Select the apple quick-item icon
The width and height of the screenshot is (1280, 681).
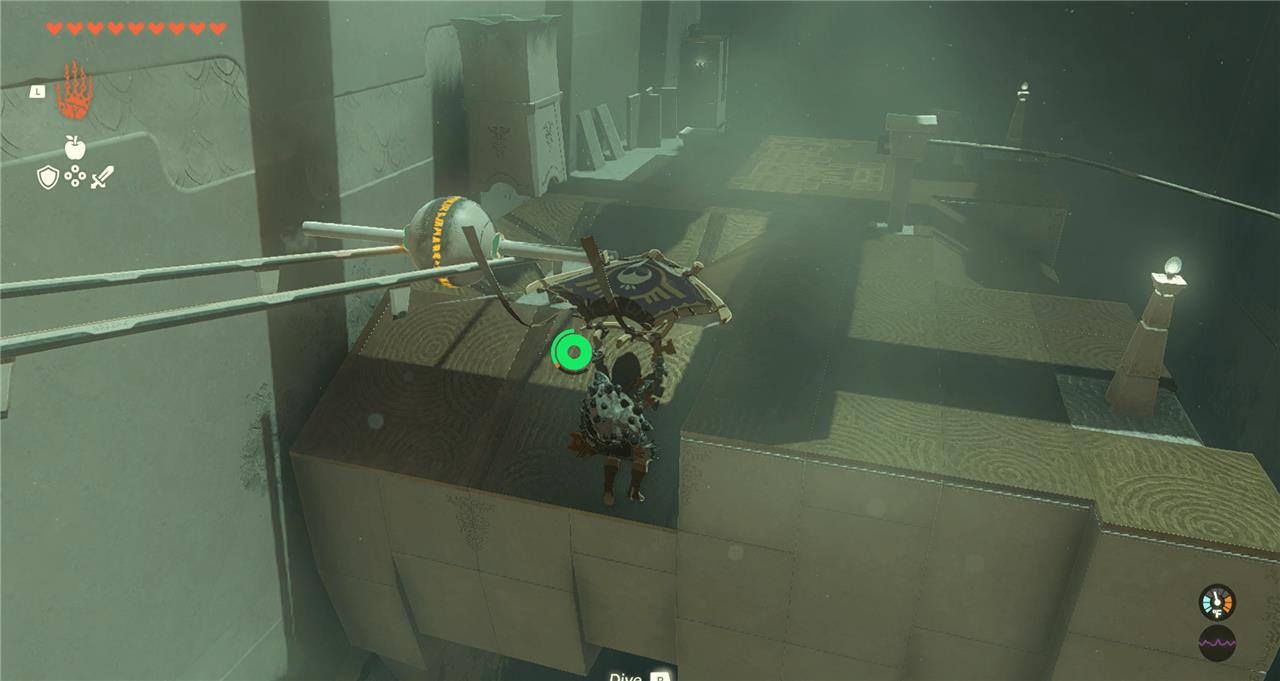(74, 148)
